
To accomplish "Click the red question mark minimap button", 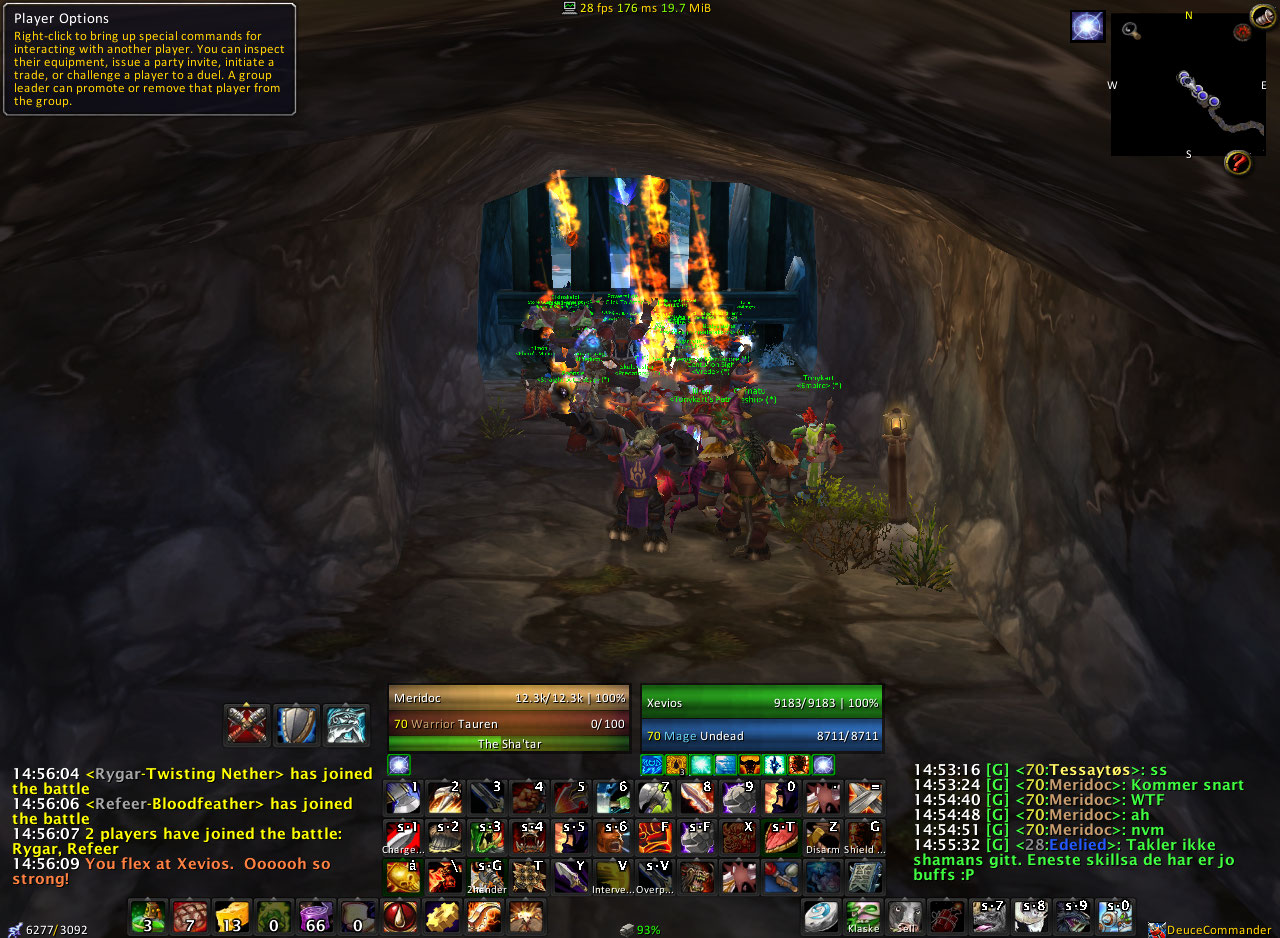I will [1238, 162].
